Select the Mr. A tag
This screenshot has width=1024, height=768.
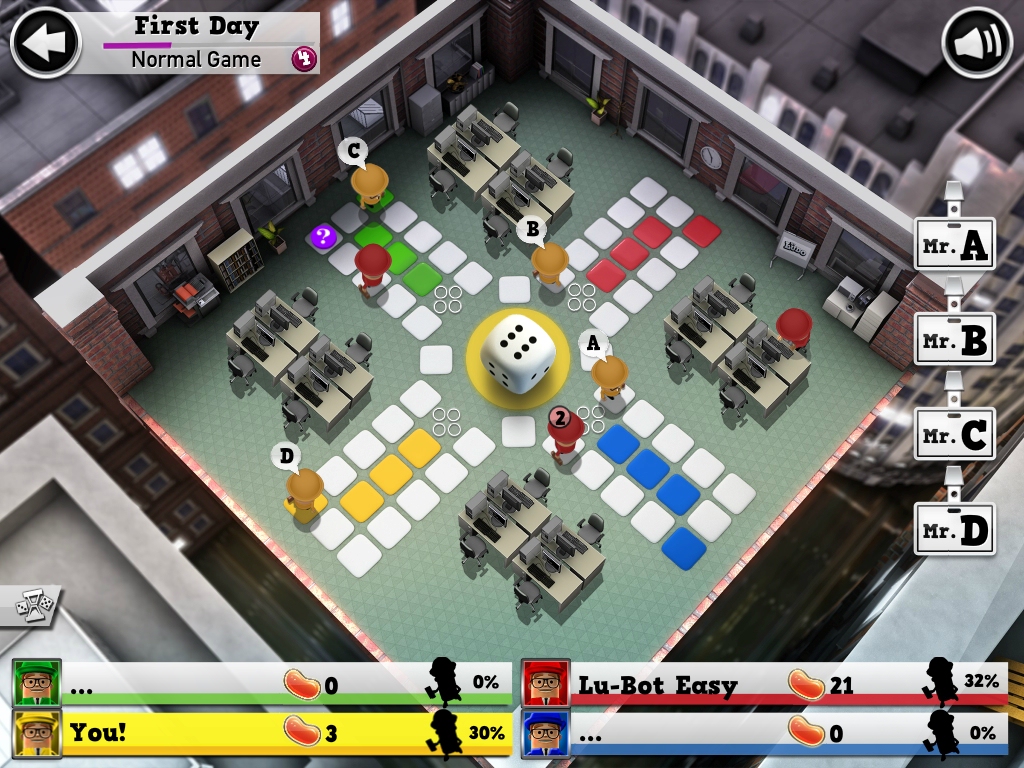[955, 245]
